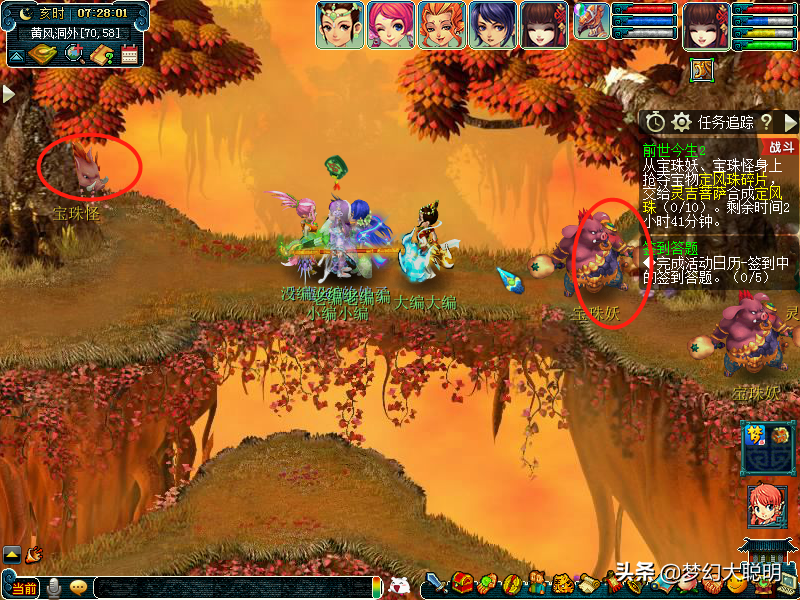Click the red-haired girl avatar icon
Image resolution: width=800 pixels, height=600 pixels.
pos(767,507)
